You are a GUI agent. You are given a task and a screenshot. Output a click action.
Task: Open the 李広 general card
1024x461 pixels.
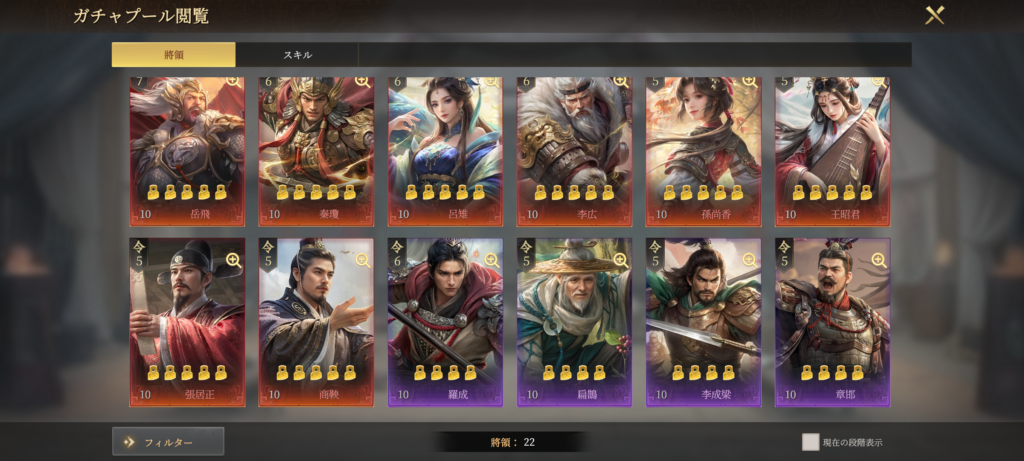[574, 150]
